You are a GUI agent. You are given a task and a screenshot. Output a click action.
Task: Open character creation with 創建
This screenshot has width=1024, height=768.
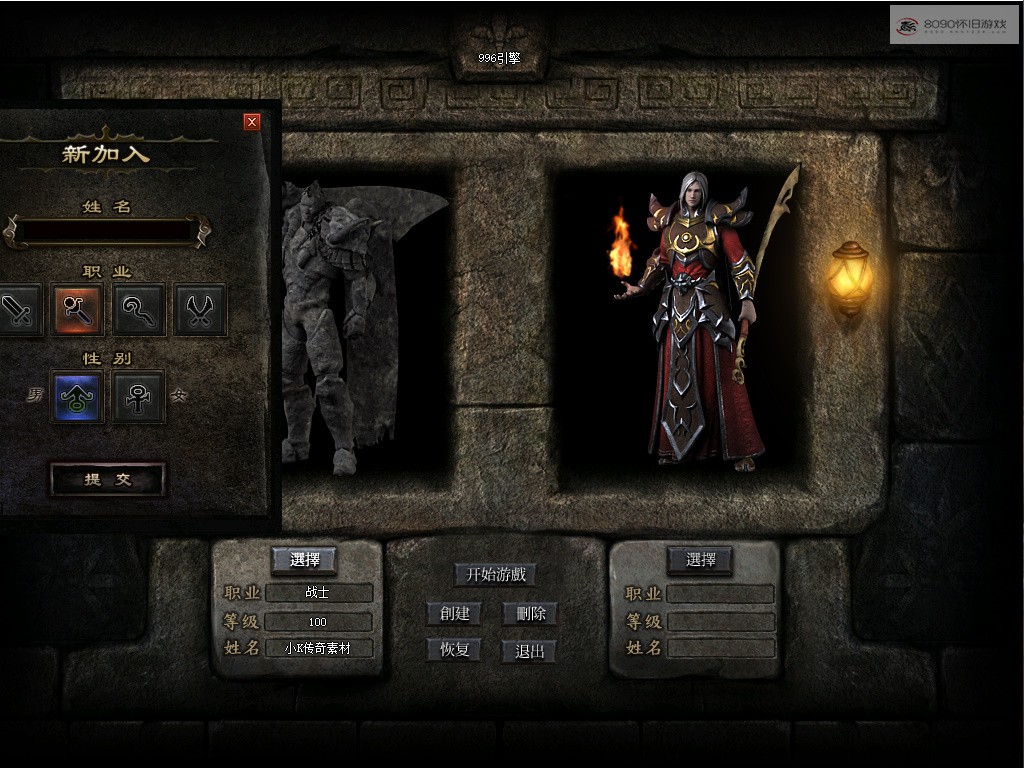454,613
